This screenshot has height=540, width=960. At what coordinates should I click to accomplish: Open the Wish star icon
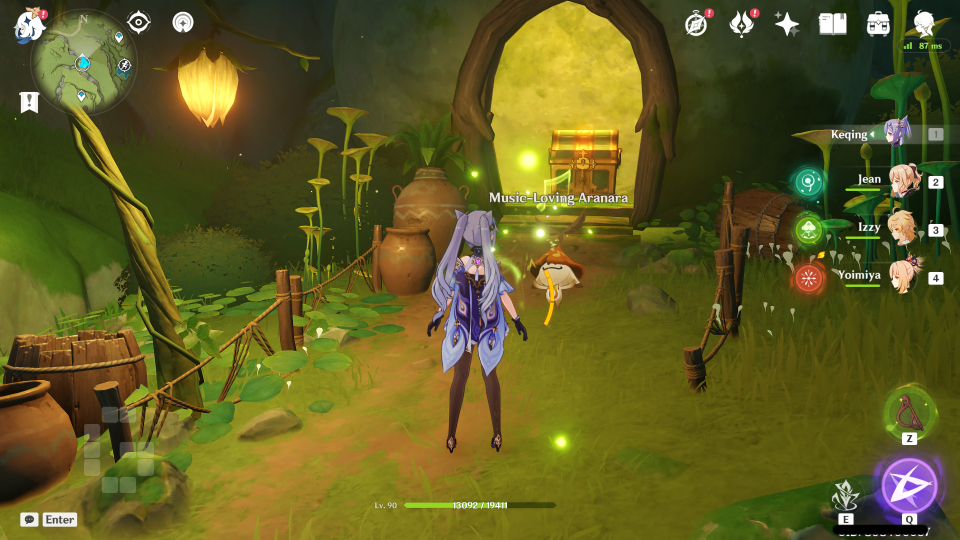click(x=787, y=24)
